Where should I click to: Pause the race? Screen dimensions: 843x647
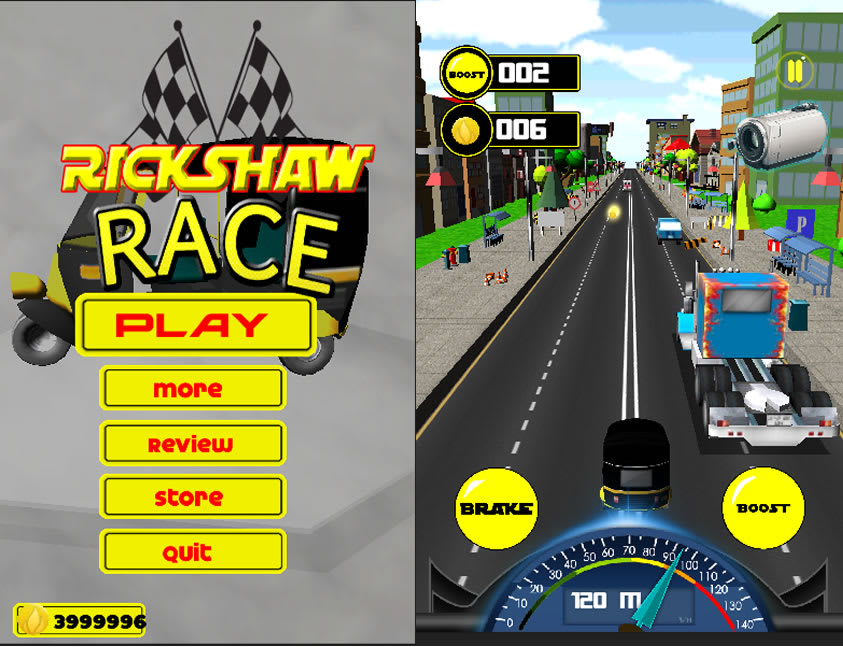click(x=796, y=71)
